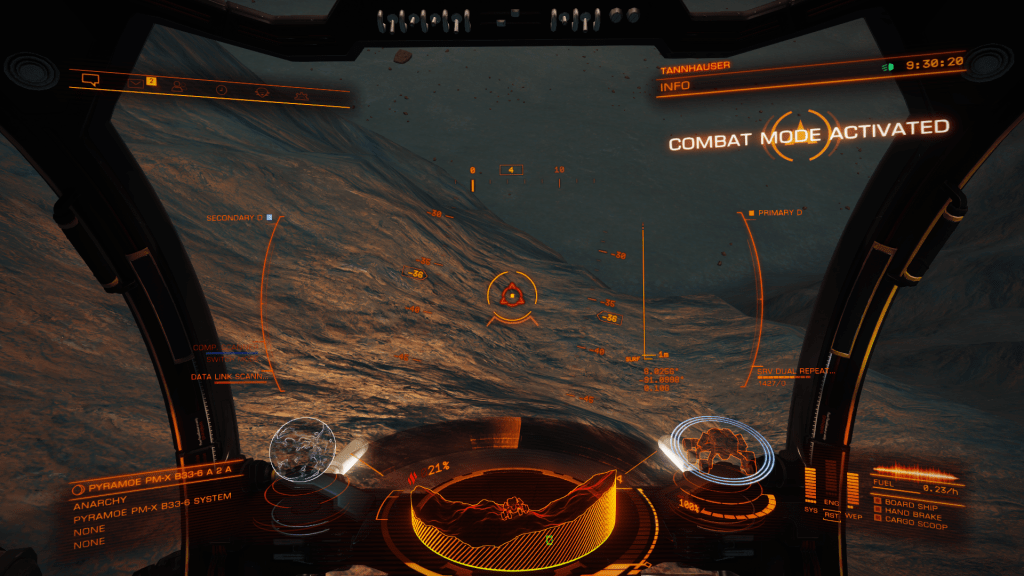The width and height of the screenshot is (1024, 576).
Task: Select the Data Link Scanner label
Action: (x=227, y=377)
